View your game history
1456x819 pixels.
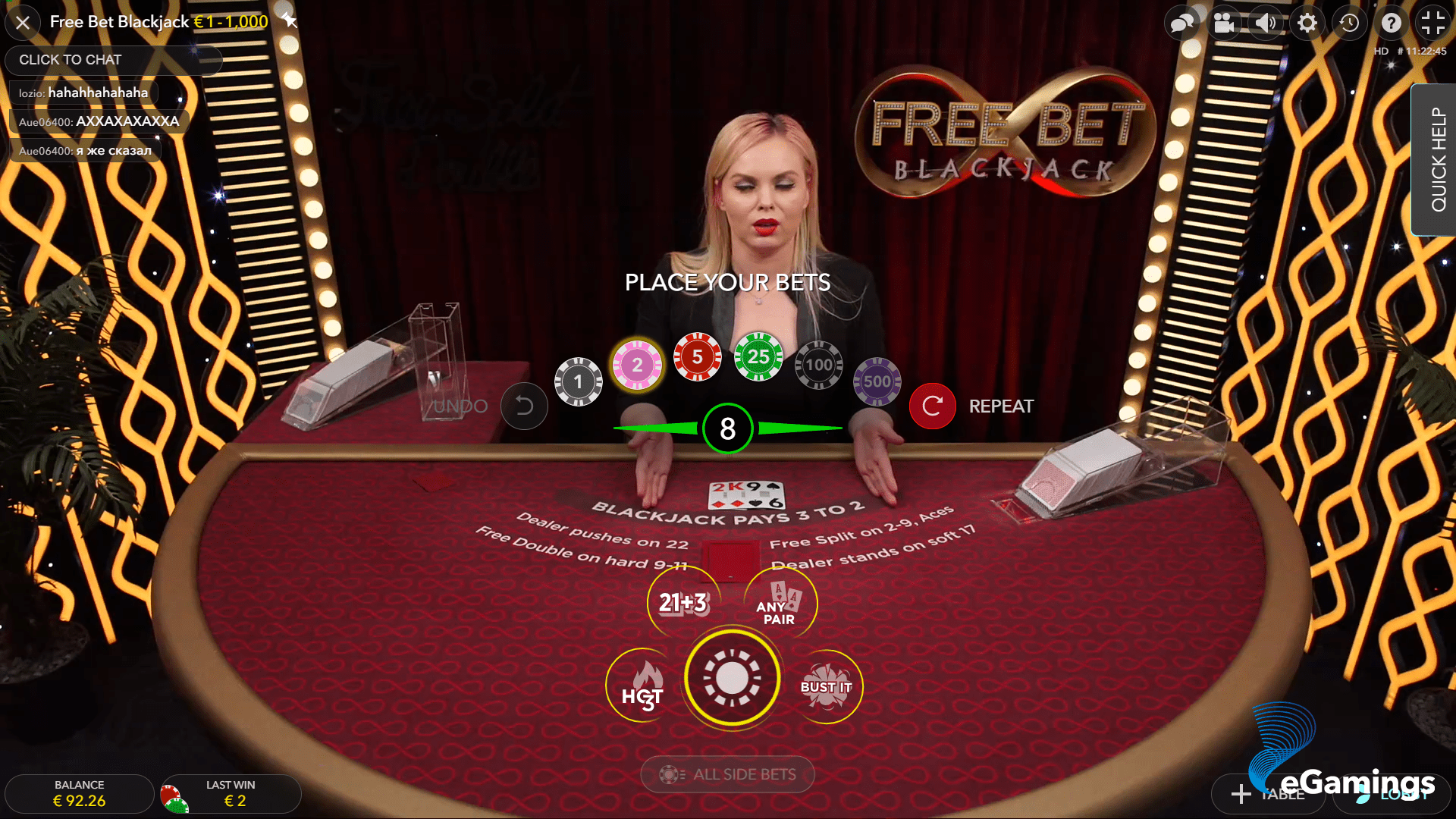pyautogui.click(x=1349, y=23)
